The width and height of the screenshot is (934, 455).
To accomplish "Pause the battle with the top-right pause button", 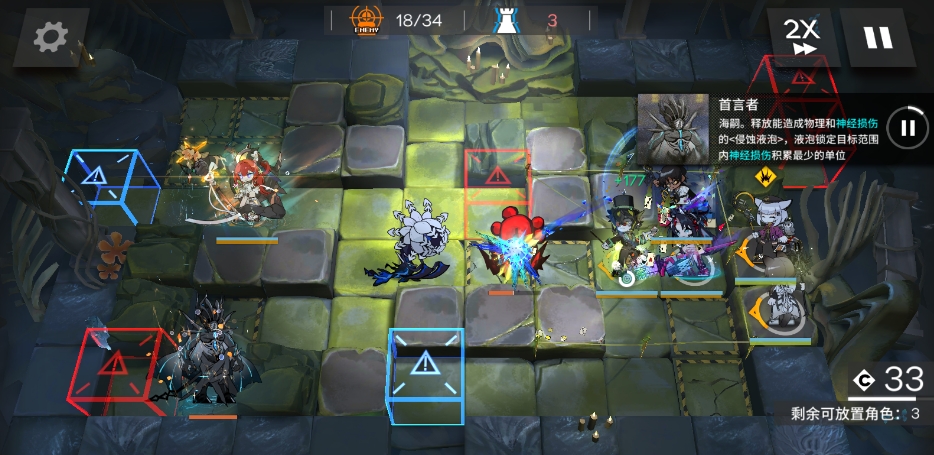I will (x=877, y=38).
